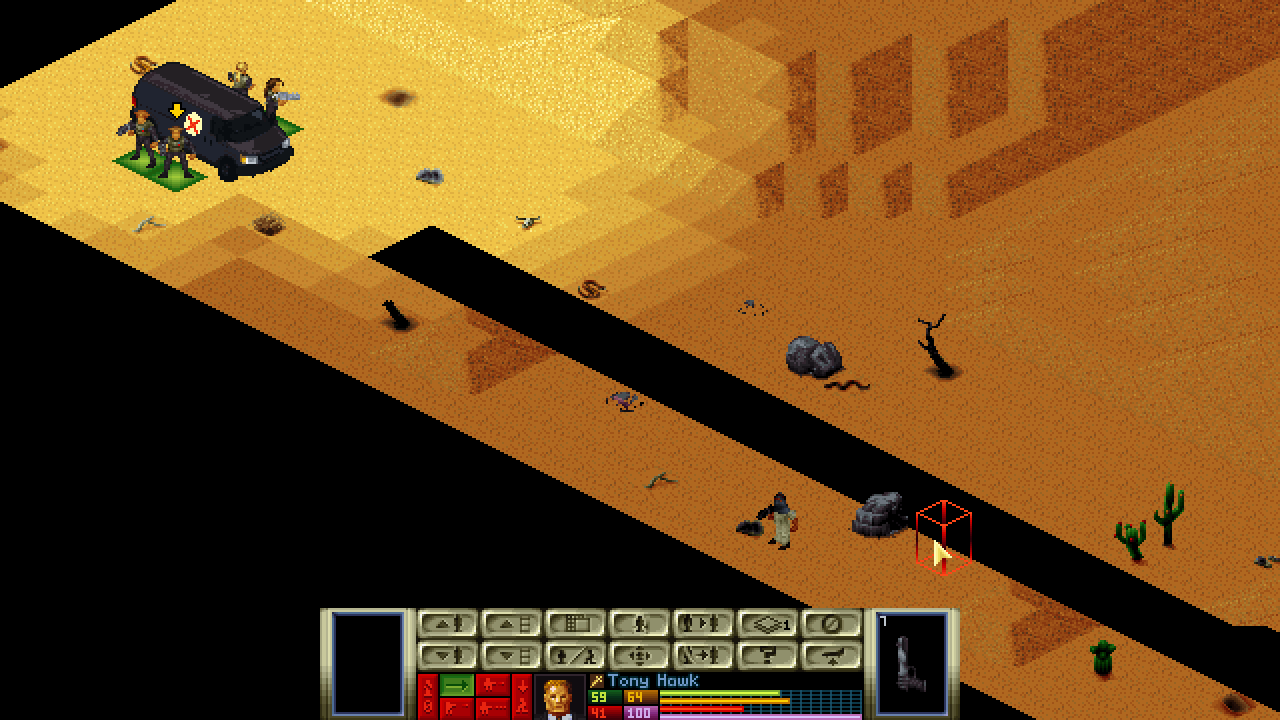This screenshot has height=720, width=1280.
Task: Deselect soldier and go to next
Action: click(x=703, y=656)
